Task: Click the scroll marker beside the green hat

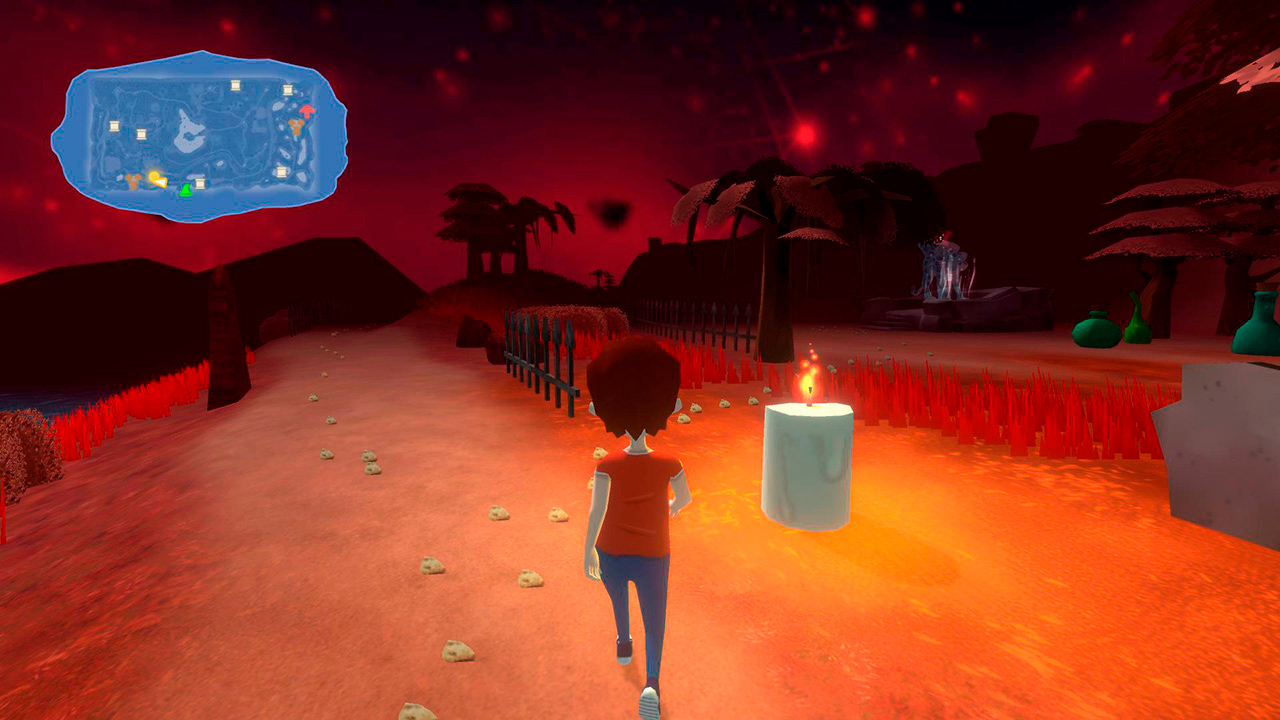Action: click(x=200, y=183)
